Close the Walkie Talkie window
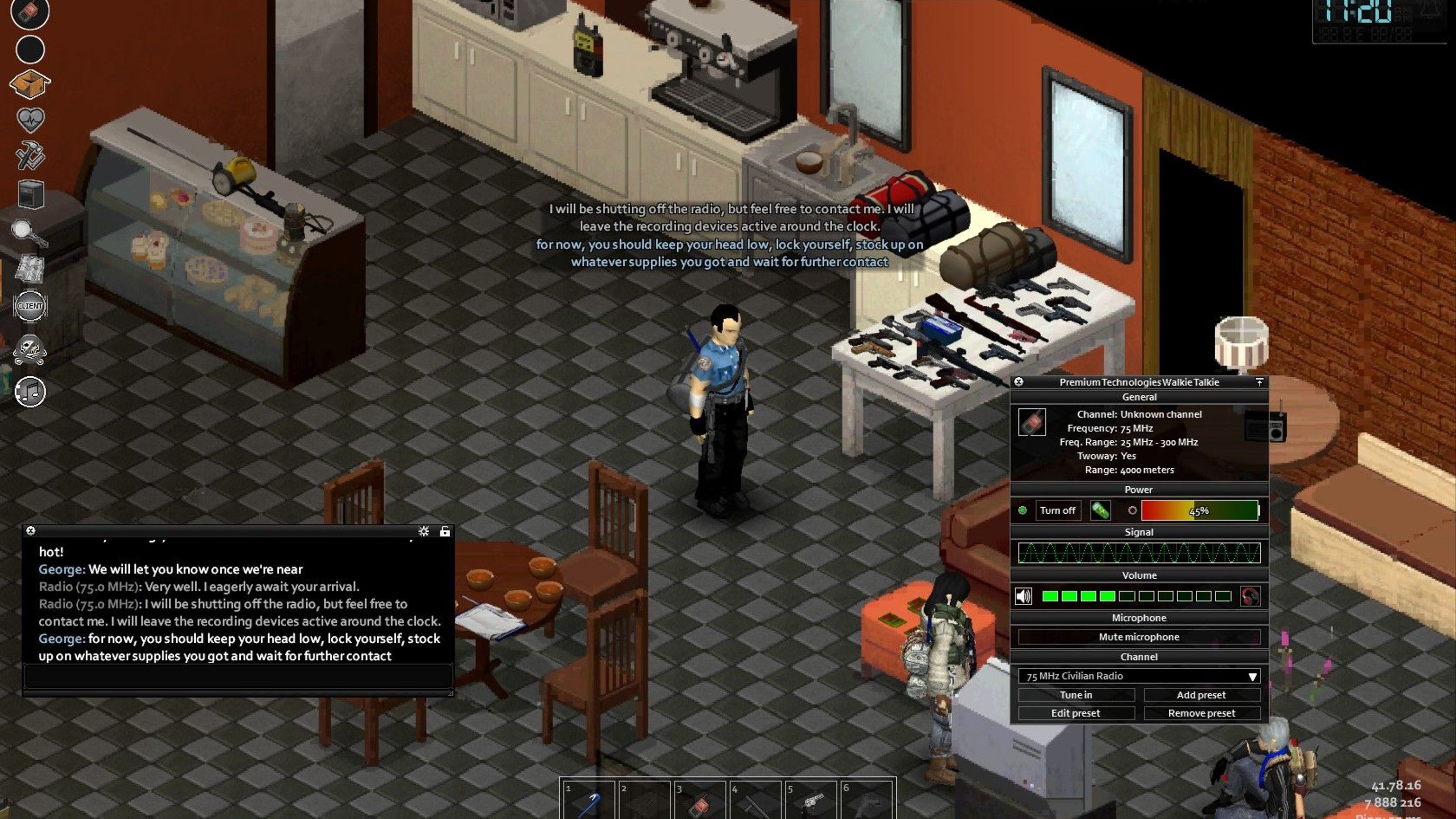Viewport: 1456px width, 819px height. pyautogui.click(x=1019, y=382)
